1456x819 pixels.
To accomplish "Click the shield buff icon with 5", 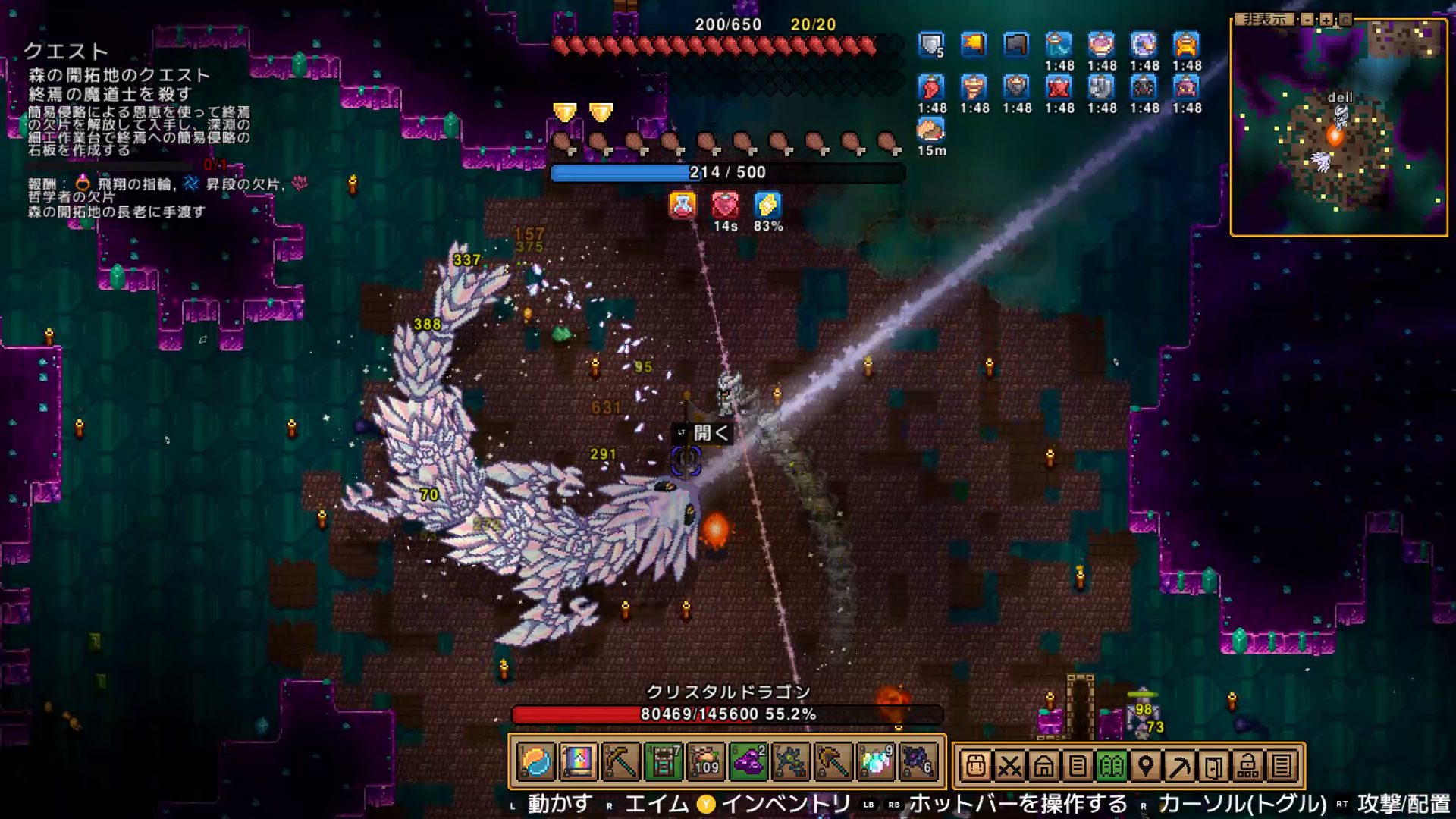I will point(931,45).
